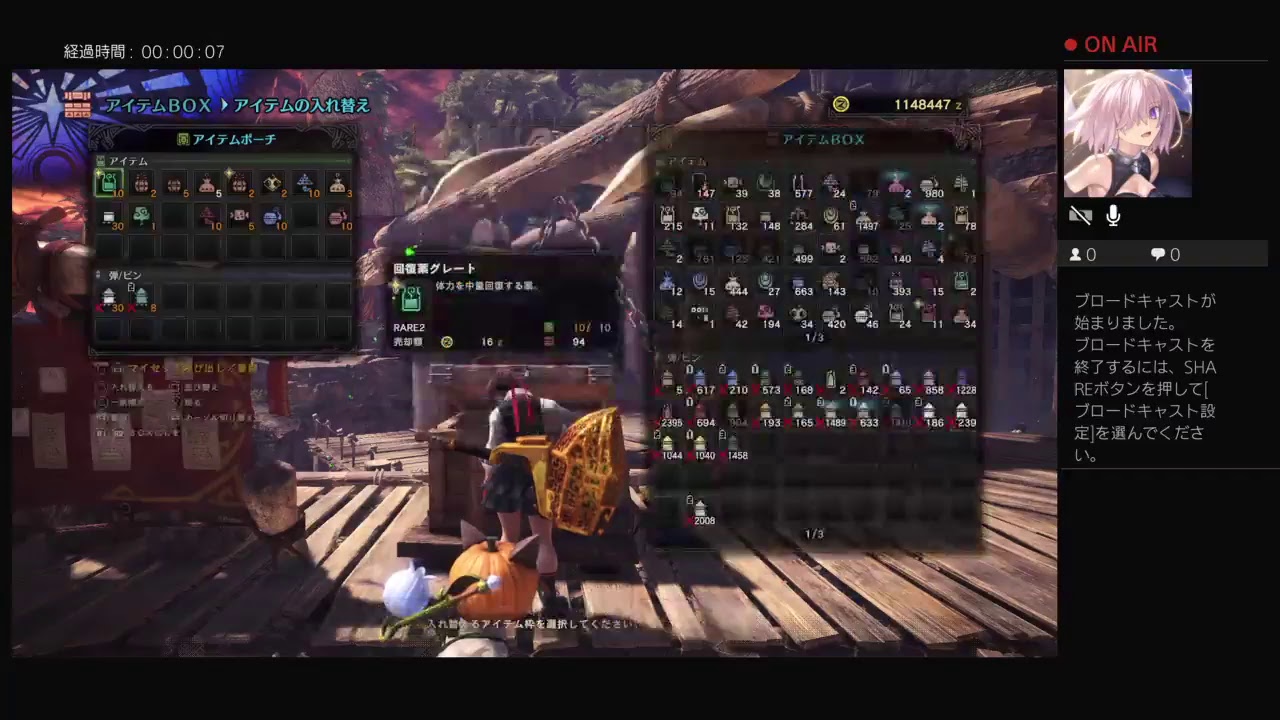Unmute the microphone in the broadcast panel
The width and height of the screenshot is (1280, 720).
[x=1112, y=215]
